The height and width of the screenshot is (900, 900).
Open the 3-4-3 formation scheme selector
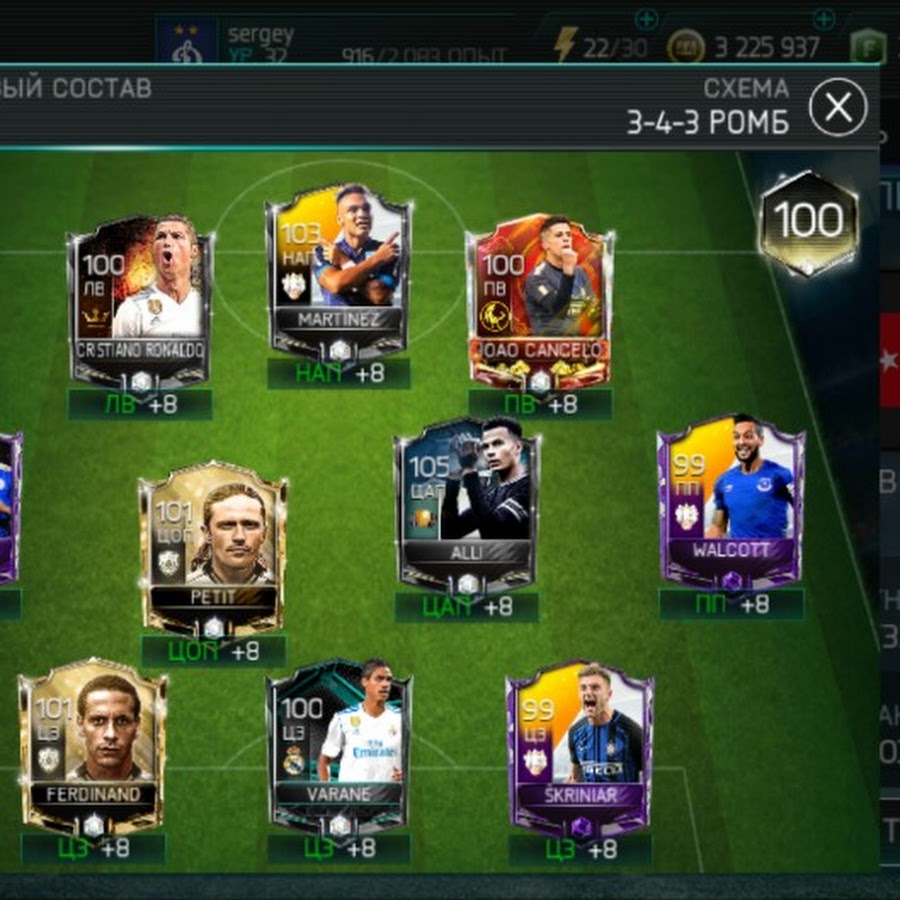click(707, 107)
